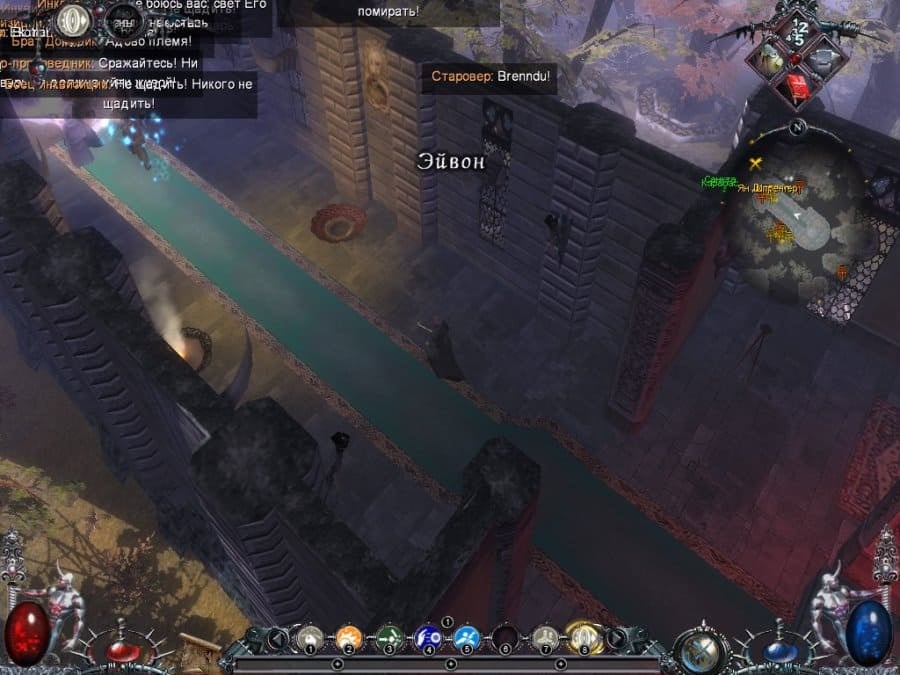Click the compass N marker on the minimap

pos(796,127)
